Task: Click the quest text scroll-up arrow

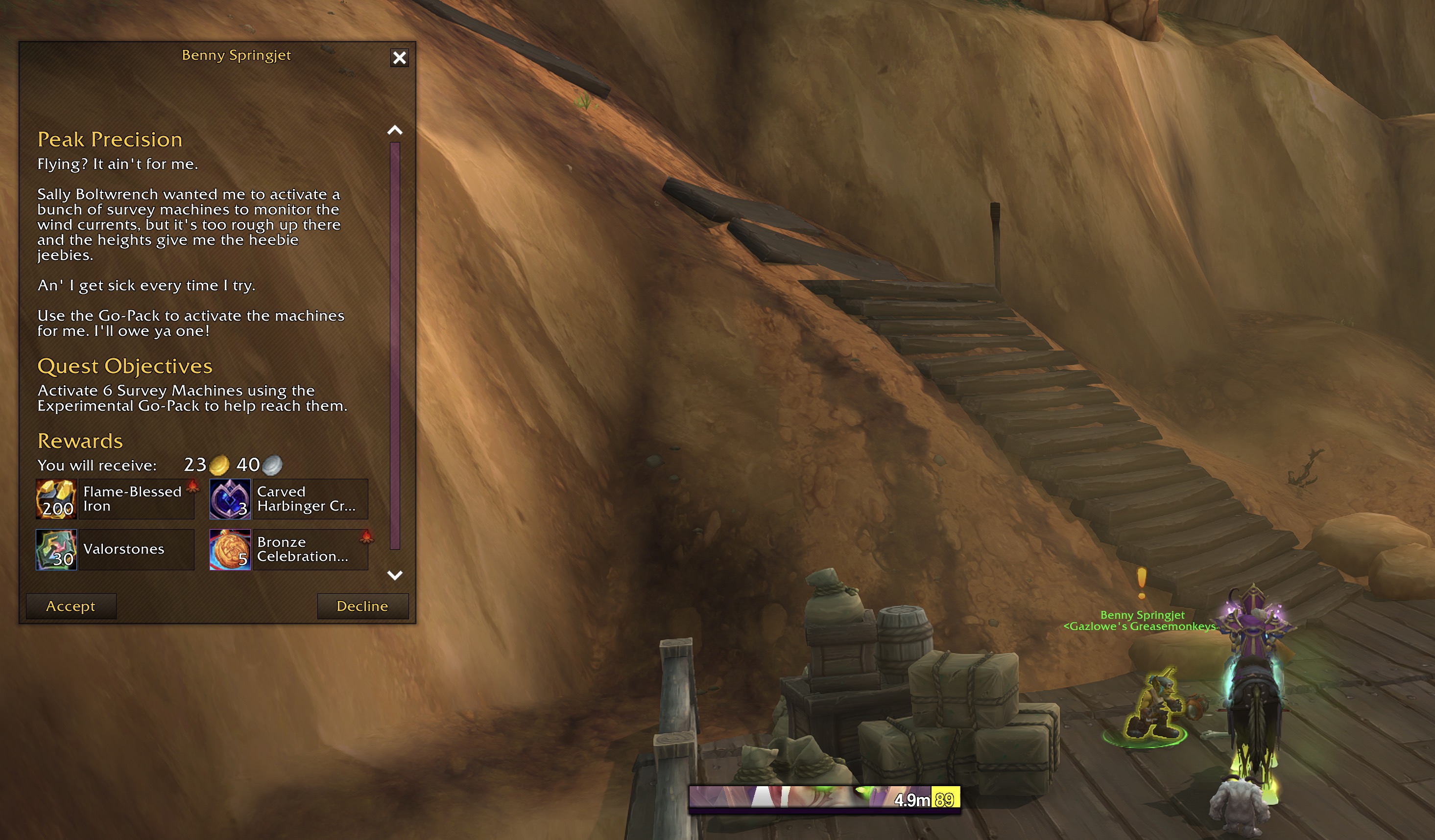Action: tap(395, 130)
